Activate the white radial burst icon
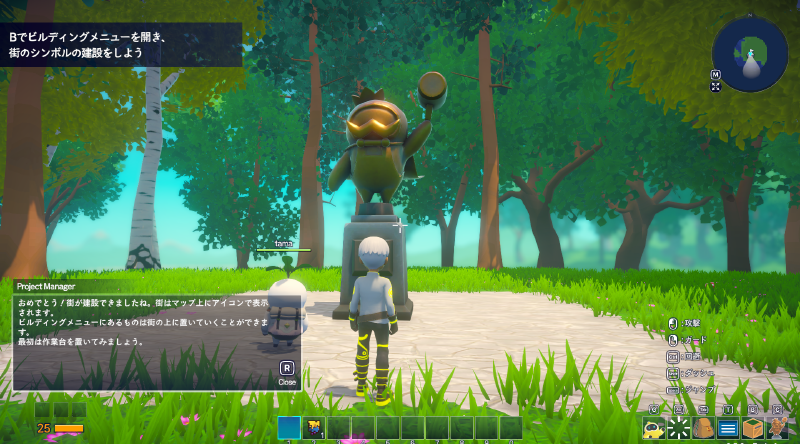Screen dimensions: 800x444 (678, 429)
